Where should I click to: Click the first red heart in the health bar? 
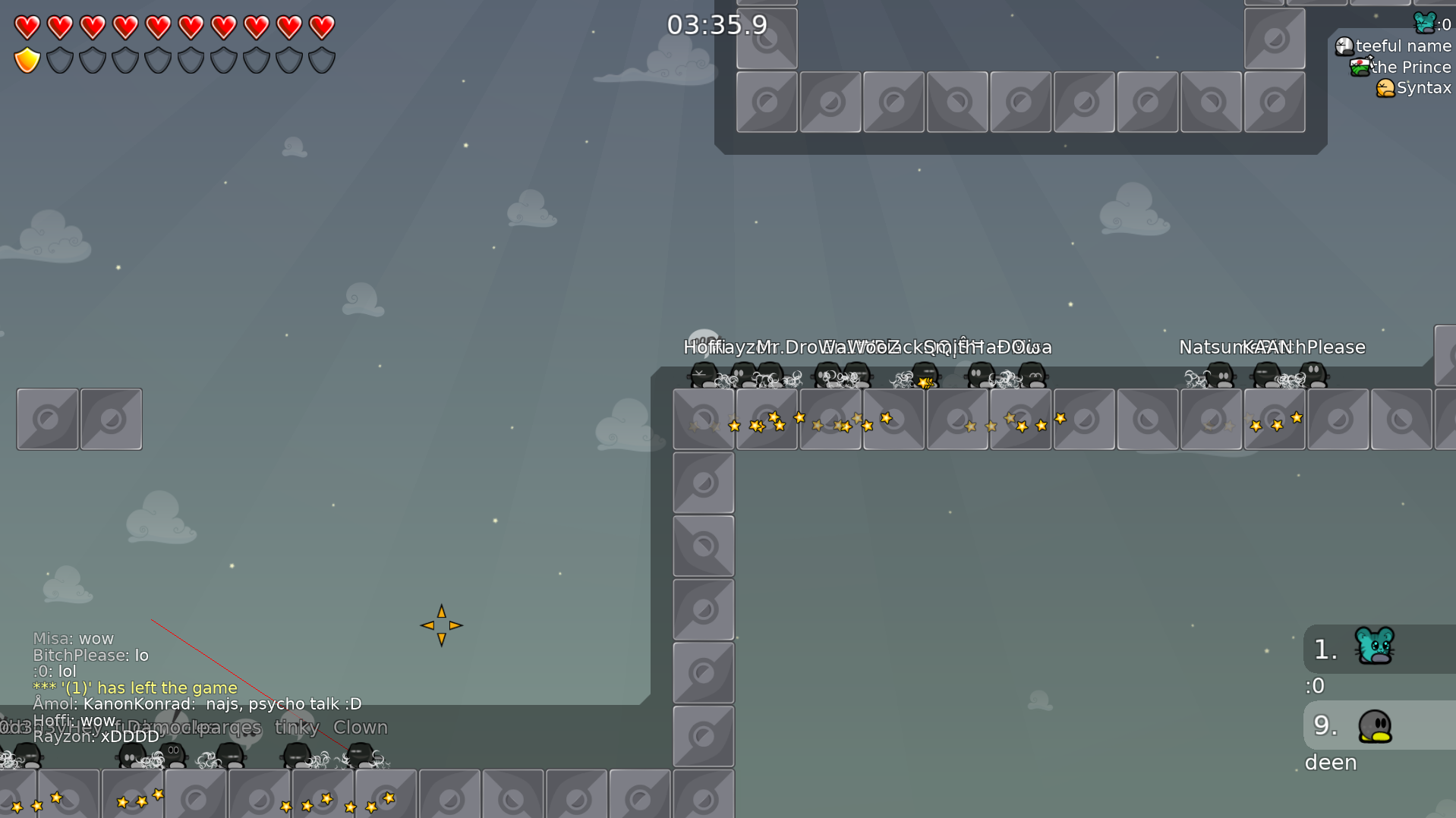tap(27, 25)
